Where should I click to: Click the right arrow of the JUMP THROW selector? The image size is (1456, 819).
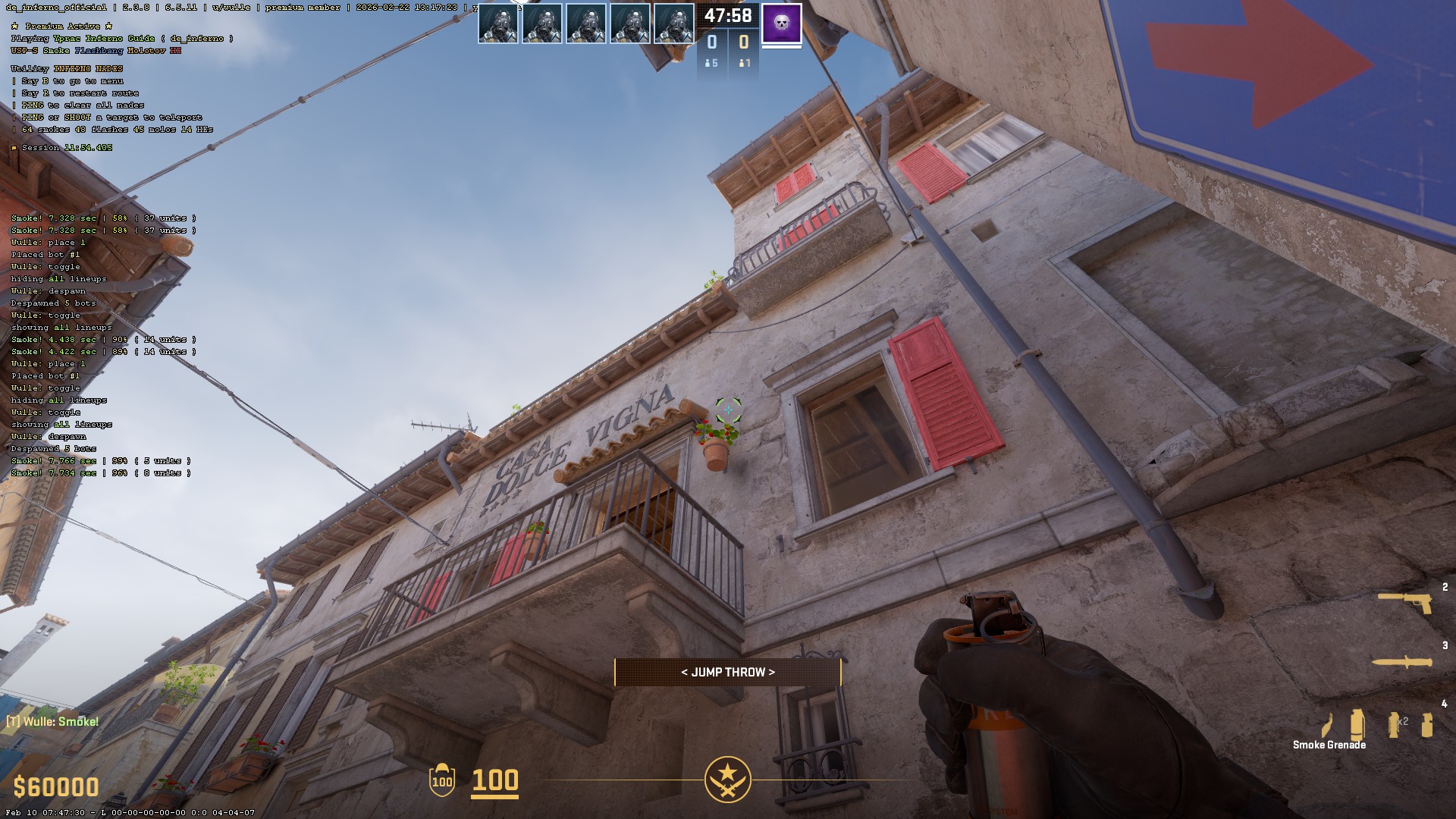(770, 672)
